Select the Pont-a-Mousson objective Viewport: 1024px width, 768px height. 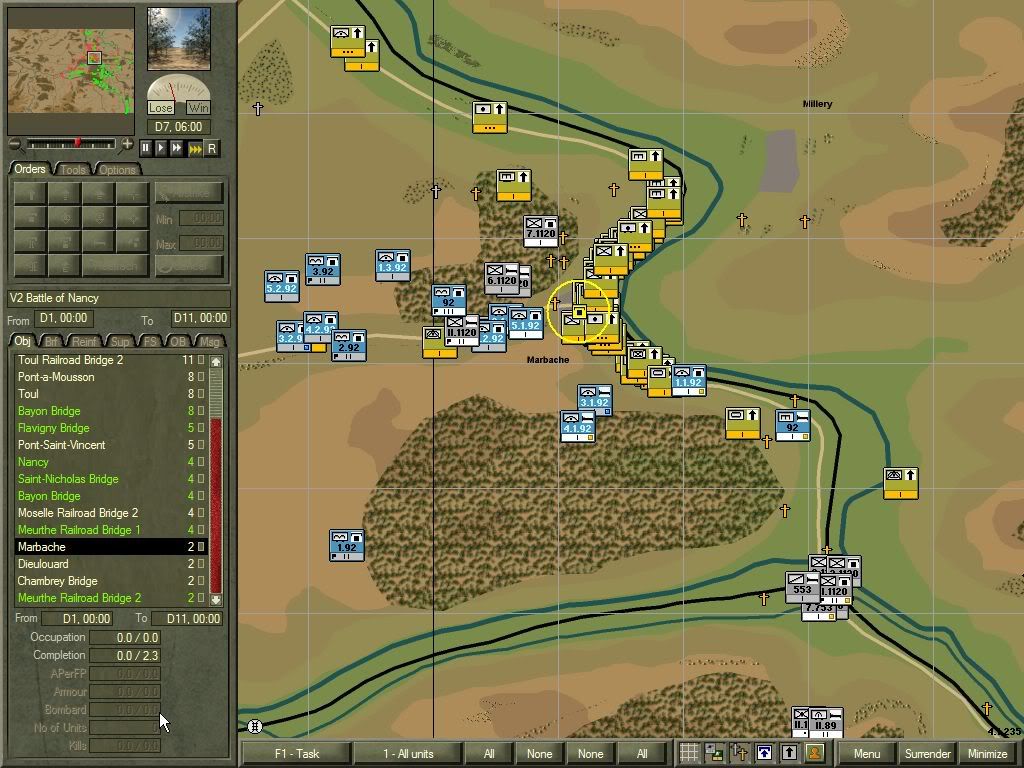pyautogui.click(x=56, y=377)
